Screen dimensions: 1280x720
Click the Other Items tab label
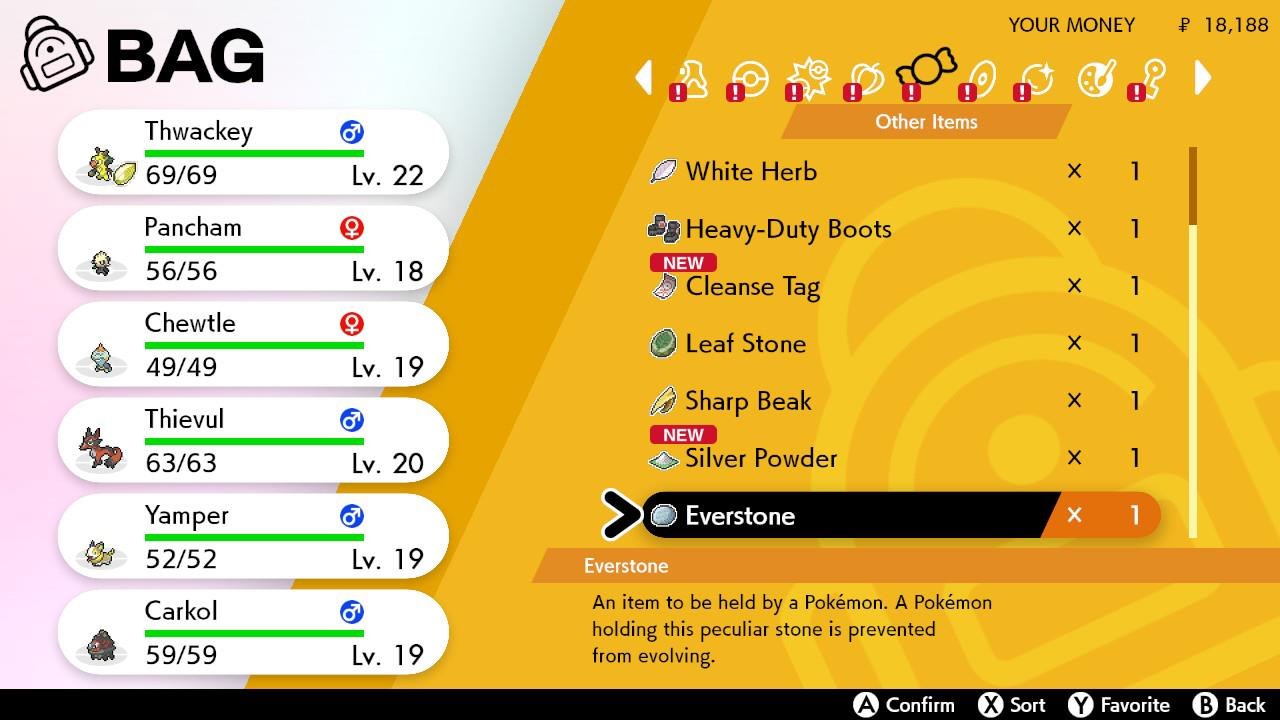click(x=925, y=122)
